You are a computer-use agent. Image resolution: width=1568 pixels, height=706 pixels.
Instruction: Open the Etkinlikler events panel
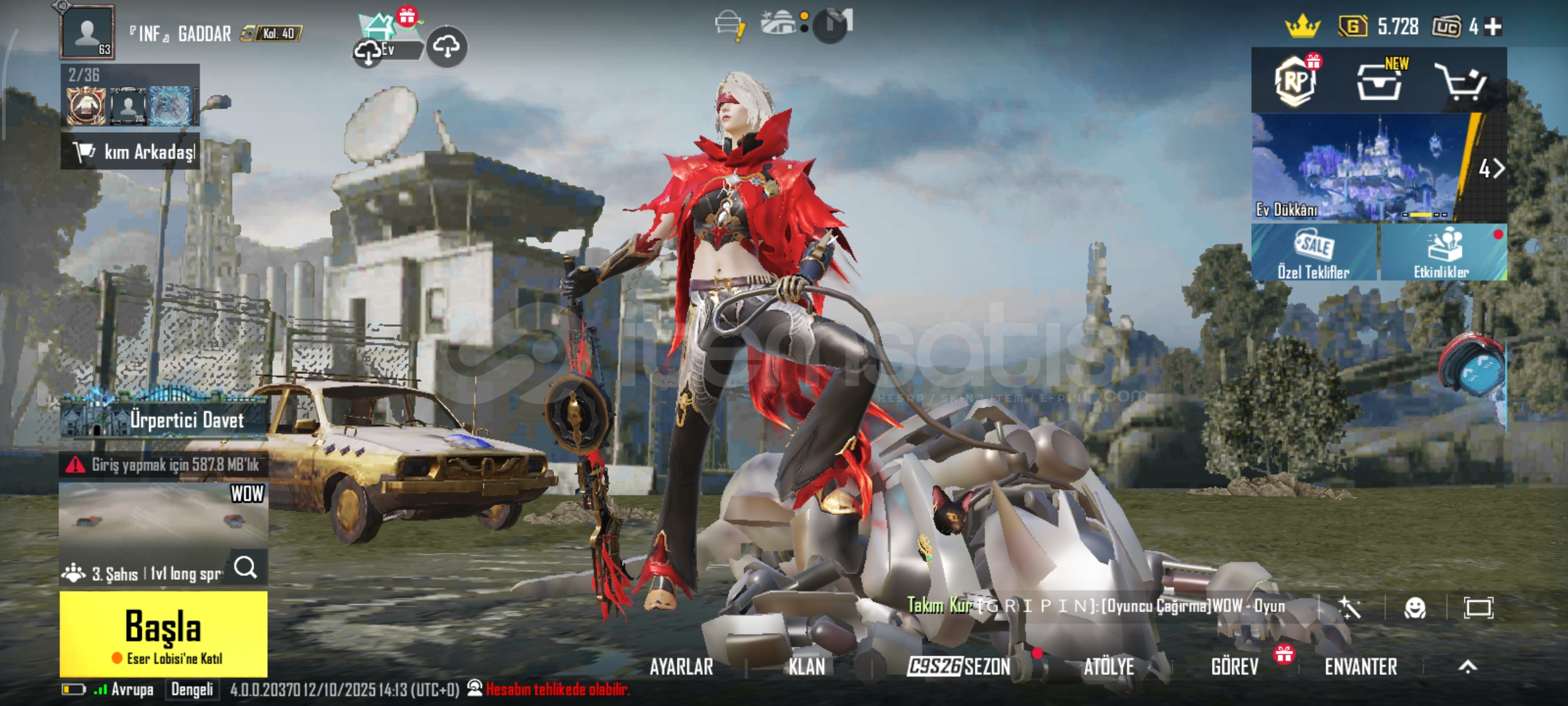tap(1442, 252)
